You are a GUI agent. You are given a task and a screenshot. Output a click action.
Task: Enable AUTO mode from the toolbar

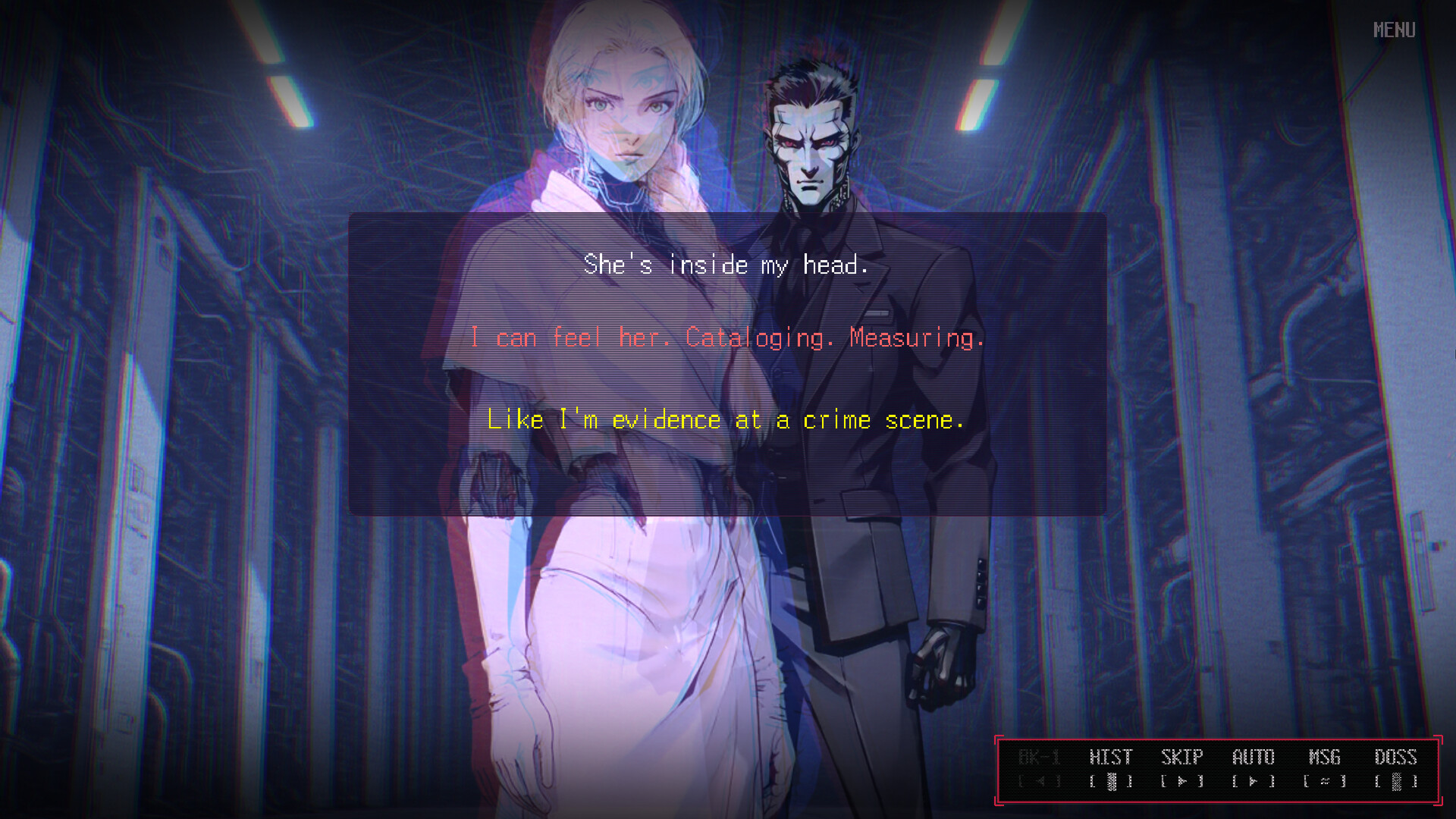(1253, 757)
